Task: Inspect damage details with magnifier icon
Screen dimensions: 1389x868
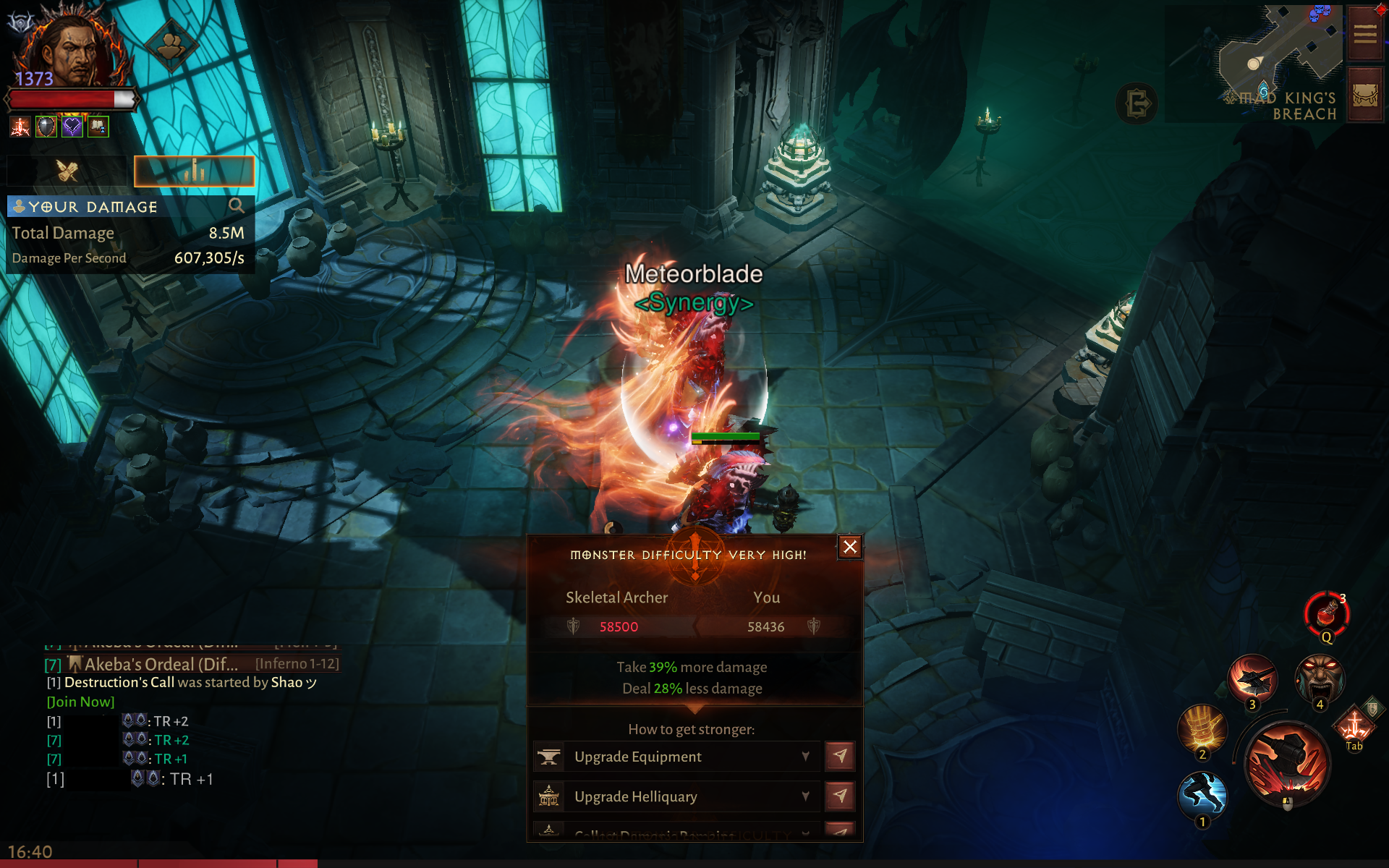Action: [x=236, y=206]
